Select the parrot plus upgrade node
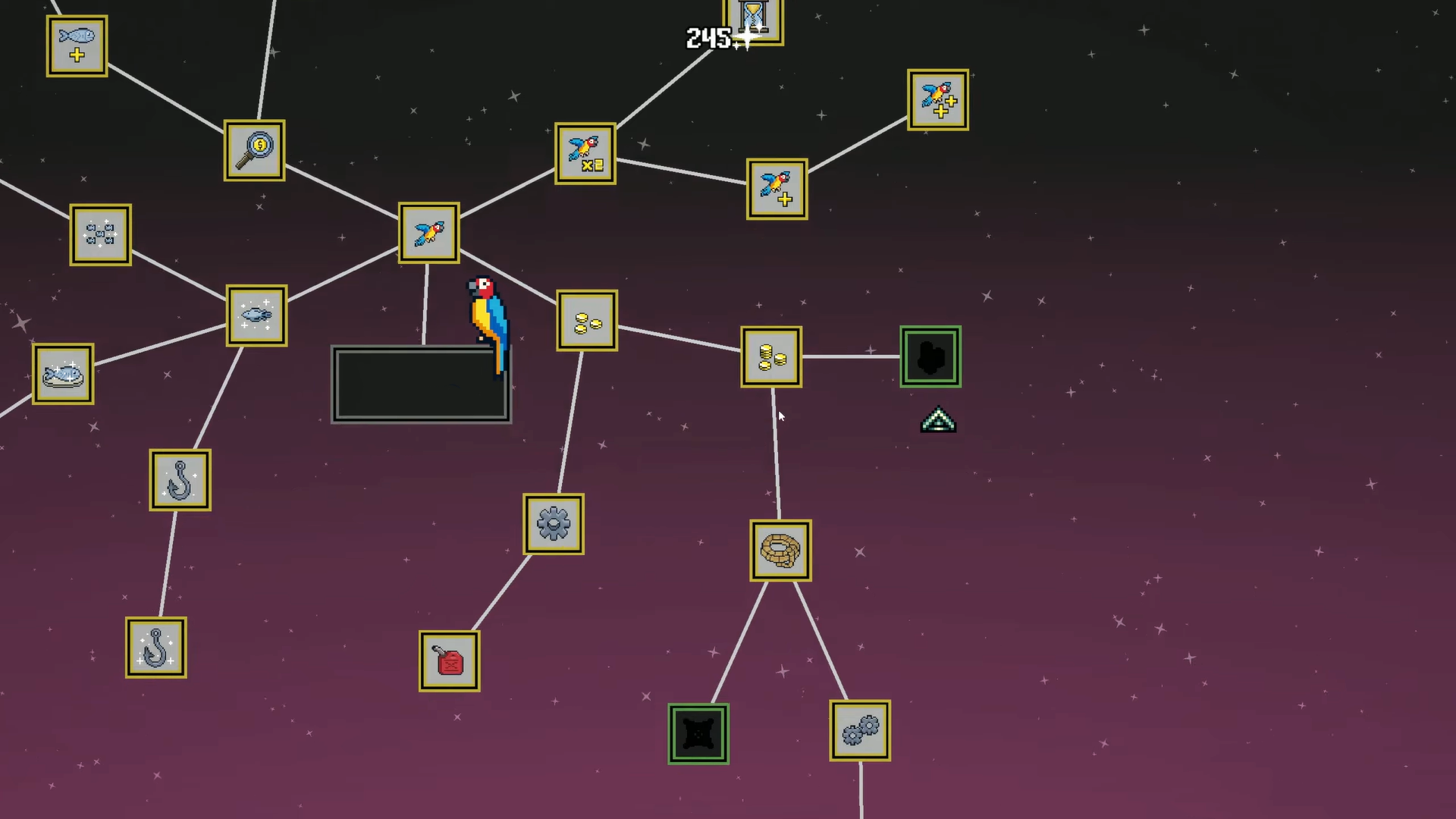This screenshot has width=1456, height=819. coord(776,189)
